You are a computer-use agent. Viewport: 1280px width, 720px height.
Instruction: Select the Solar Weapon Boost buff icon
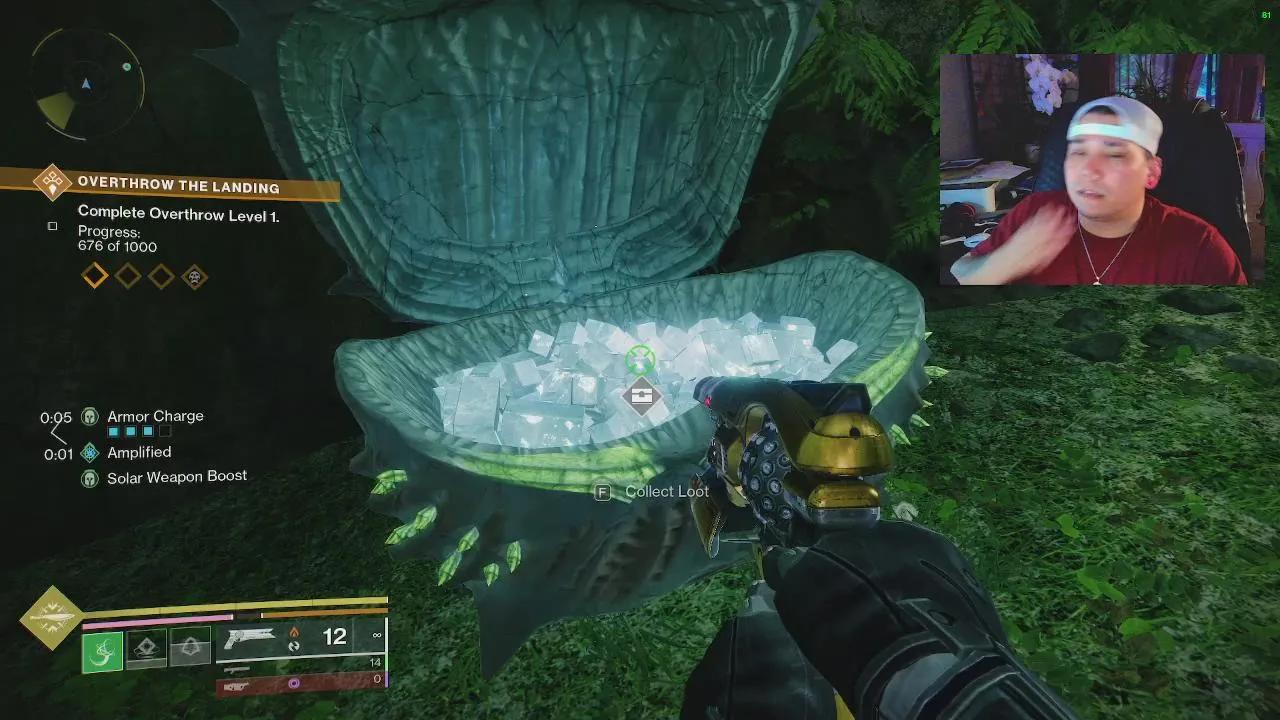coord(90,478)
